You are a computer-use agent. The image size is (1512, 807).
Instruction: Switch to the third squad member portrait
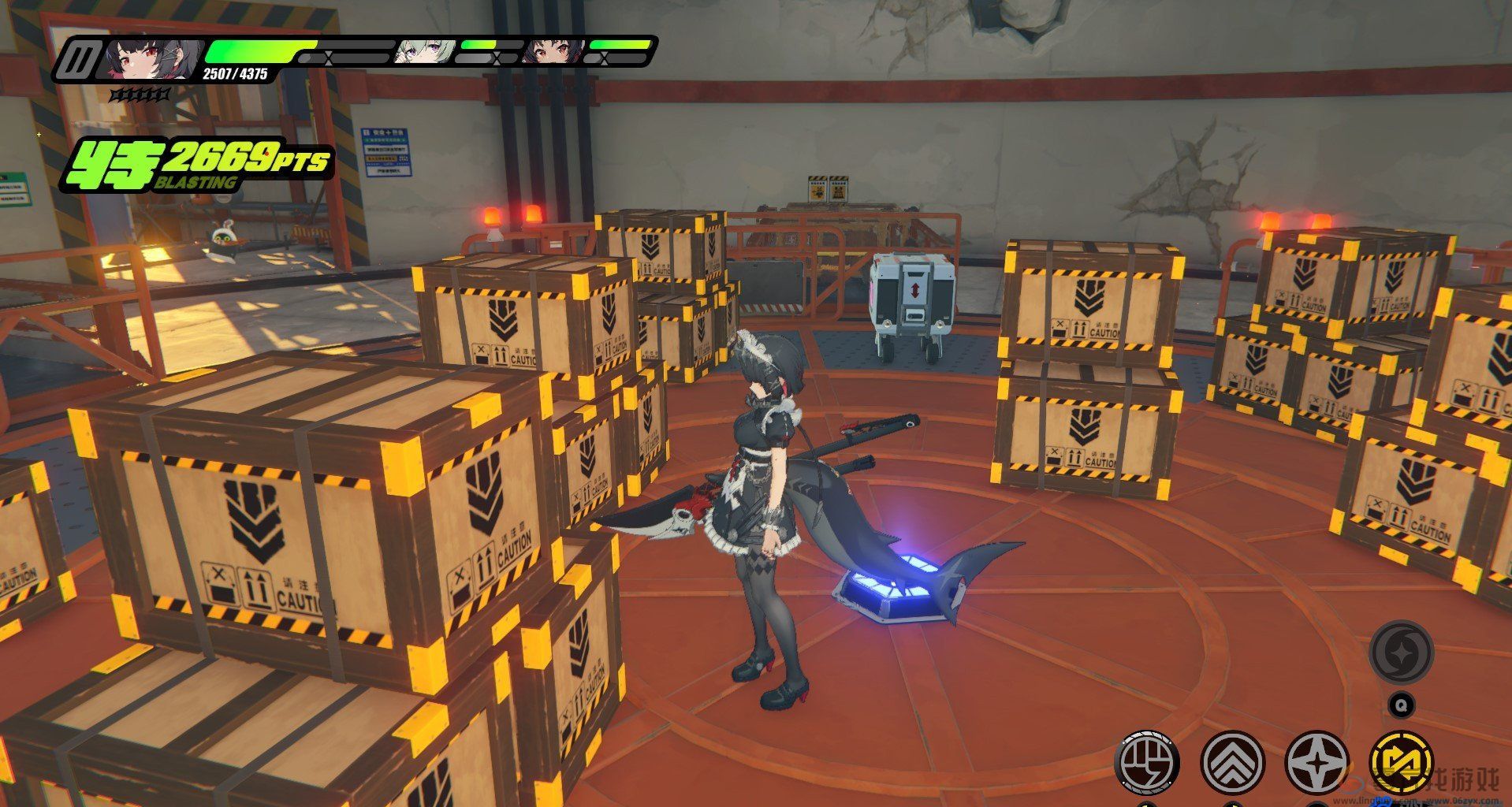(553, 52)
